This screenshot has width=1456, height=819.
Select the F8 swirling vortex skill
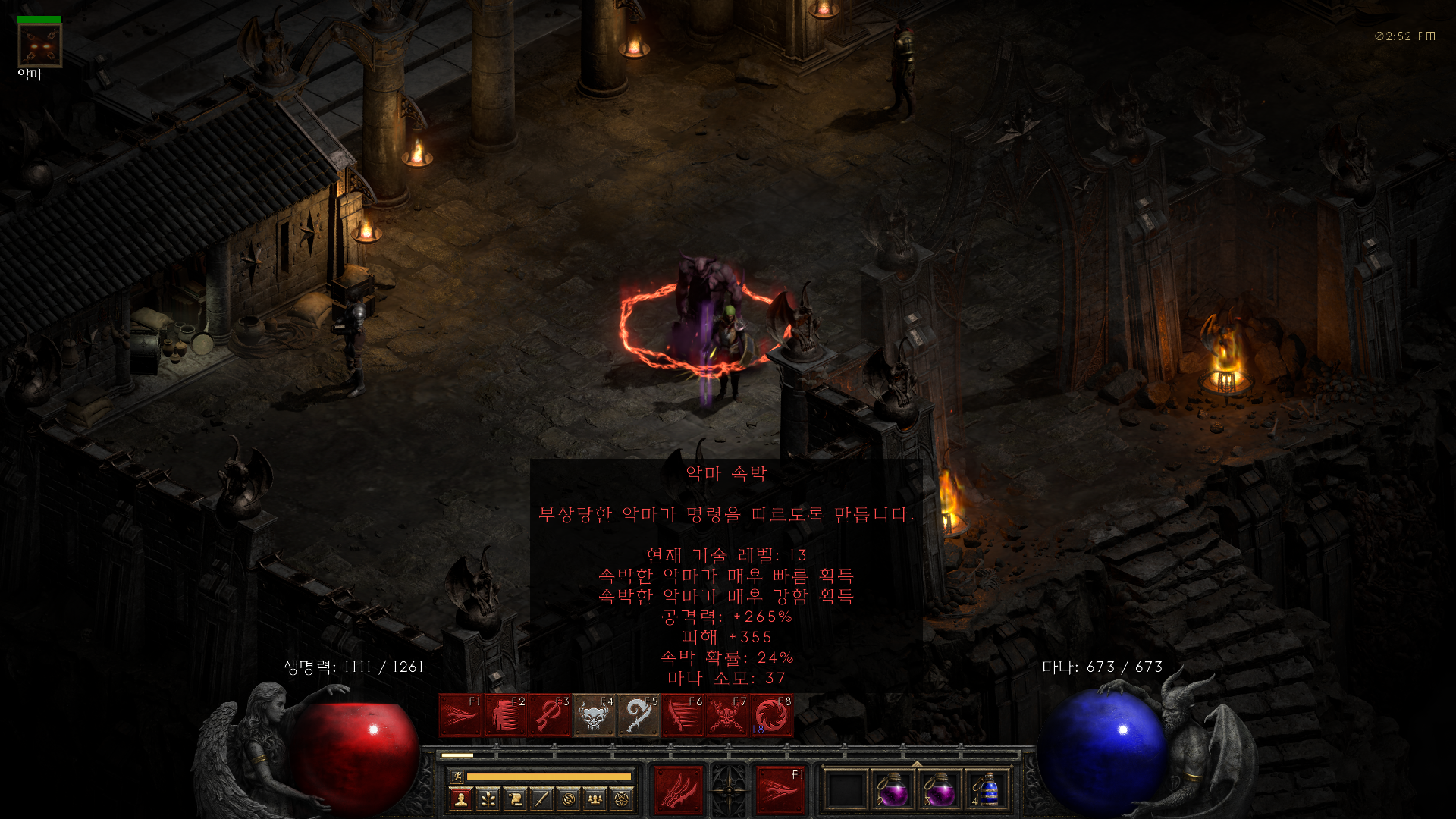pos(771,715)
